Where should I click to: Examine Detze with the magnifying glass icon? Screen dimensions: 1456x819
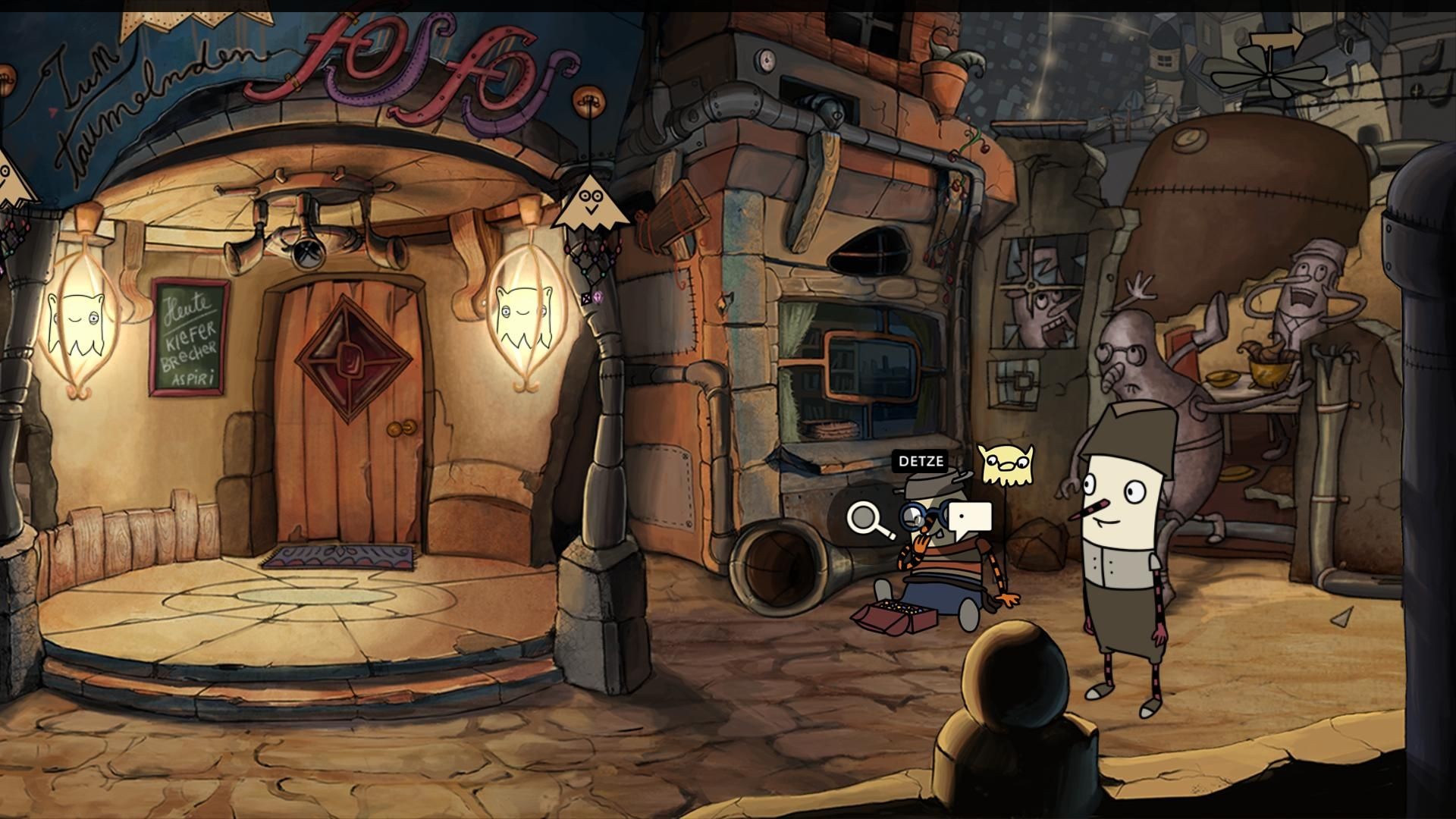click(x=869, y=519)
